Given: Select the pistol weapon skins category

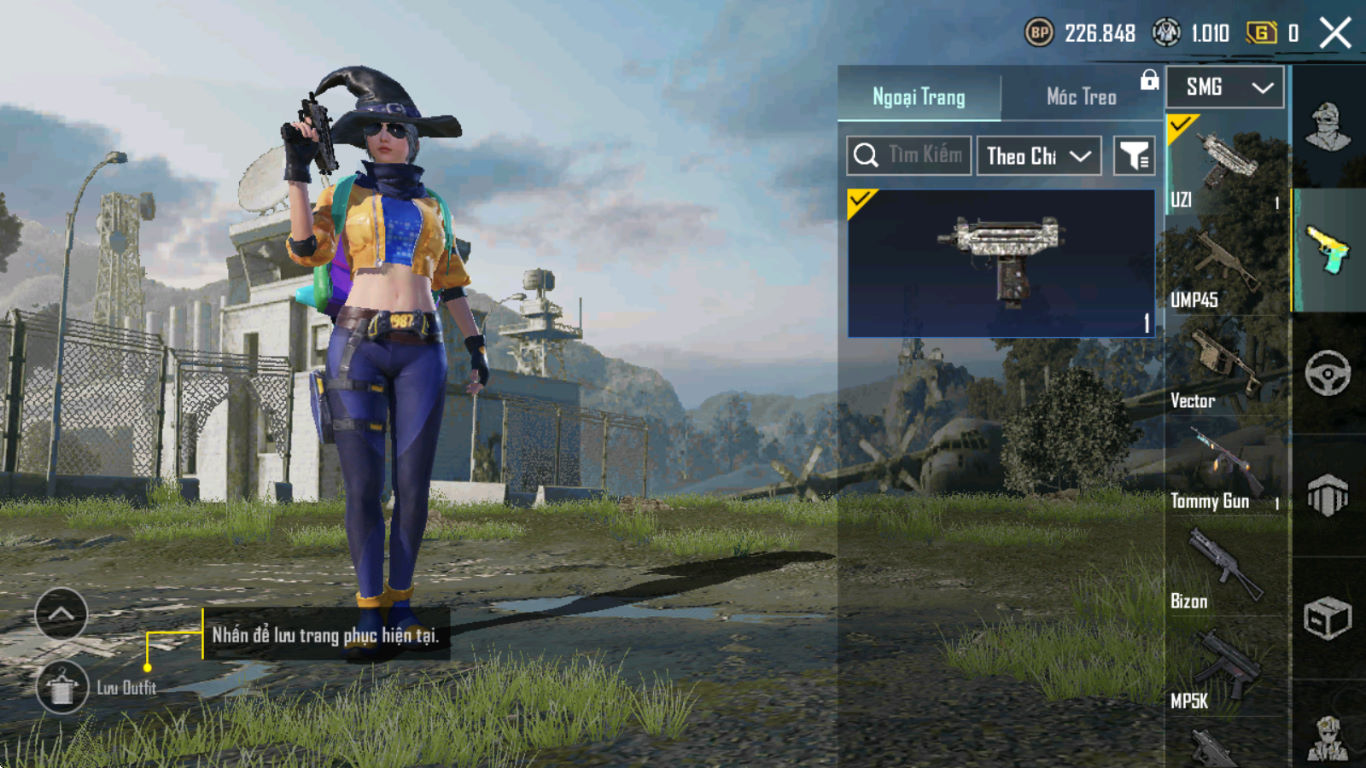Looking at the screenshot, I should (x=1328, y=250).
